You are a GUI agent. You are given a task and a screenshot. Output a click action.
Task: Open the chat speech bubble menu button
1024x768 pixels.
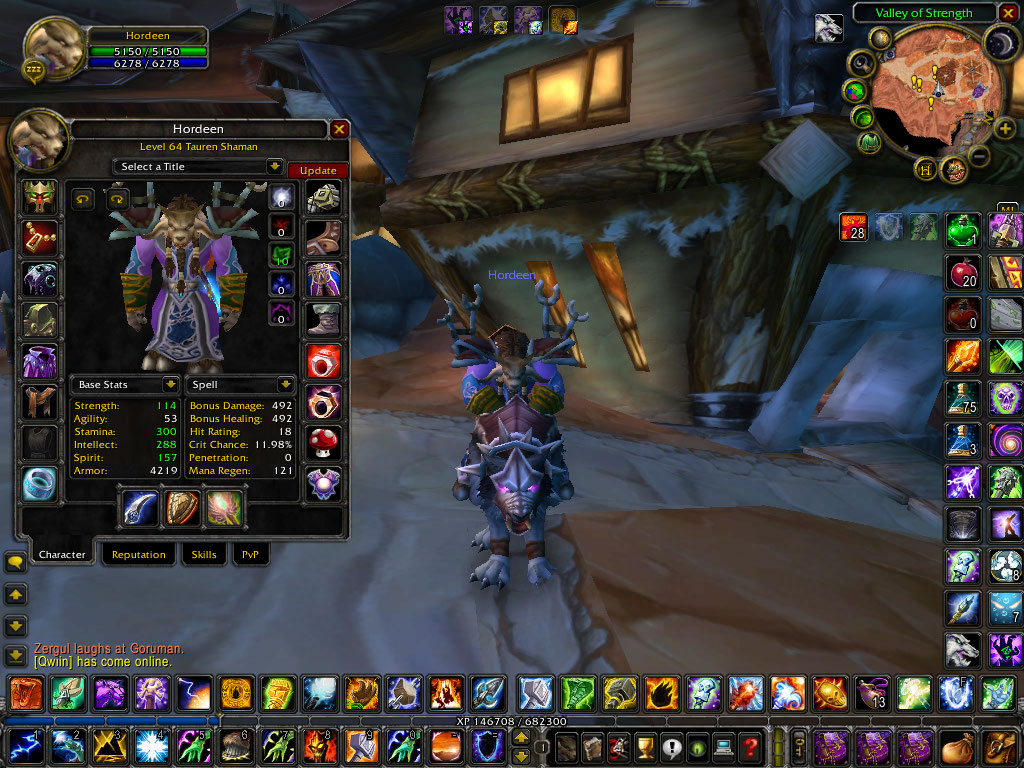click(15, 562)
